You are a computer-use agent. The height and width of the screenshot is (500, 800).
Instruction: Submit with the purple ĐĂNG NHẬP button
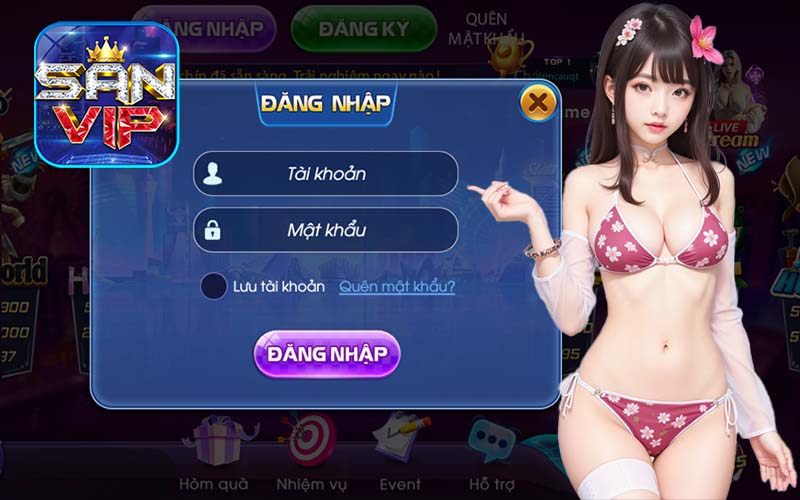326,354
